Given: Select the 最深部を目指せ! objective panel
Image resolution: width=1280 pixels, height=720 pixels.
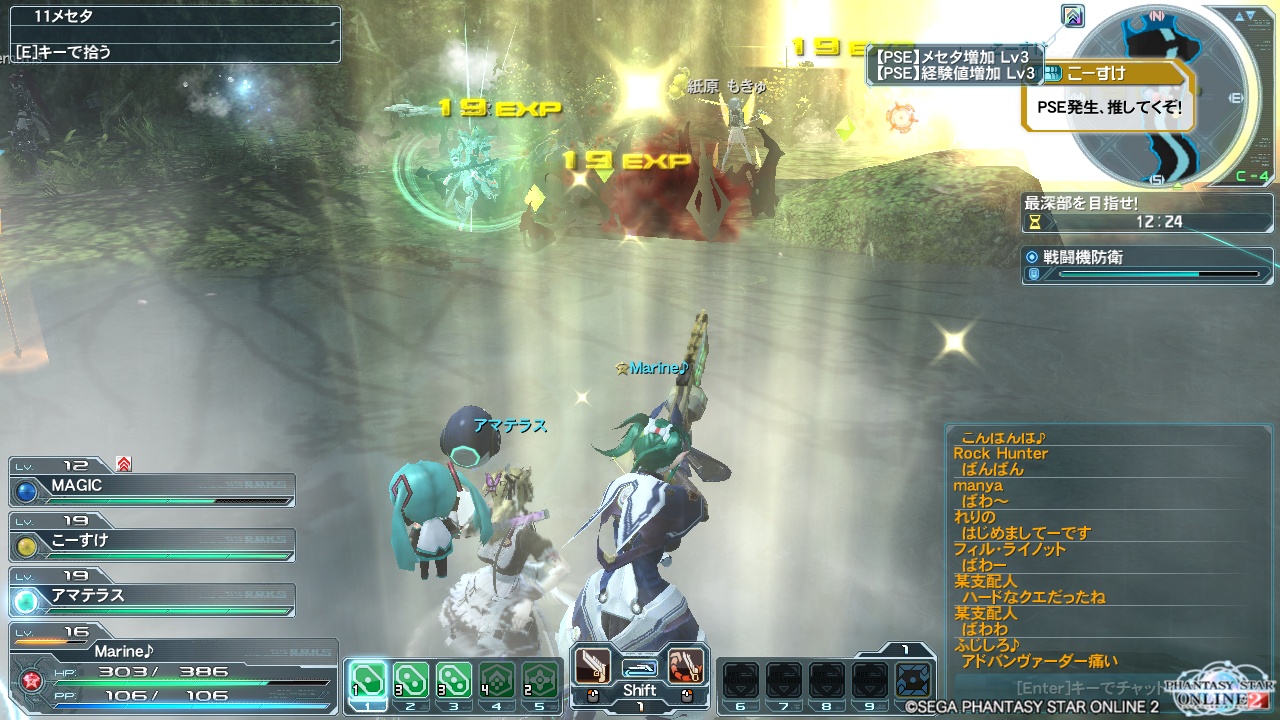Looking at the screenshot, I should tap(1146, 212).
